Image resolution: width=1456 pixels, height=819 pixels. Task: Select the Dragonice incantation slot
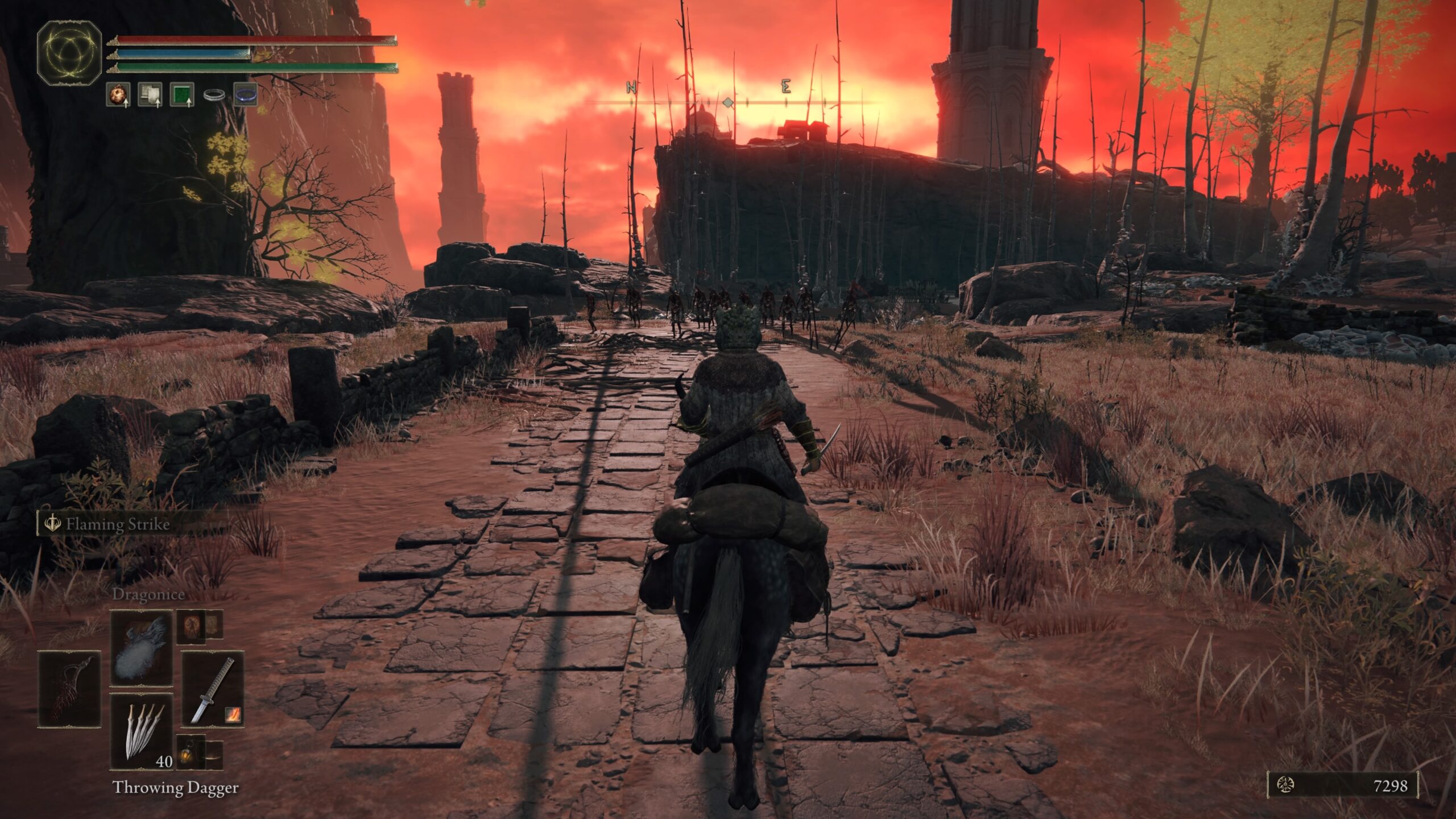pos(141,648)
